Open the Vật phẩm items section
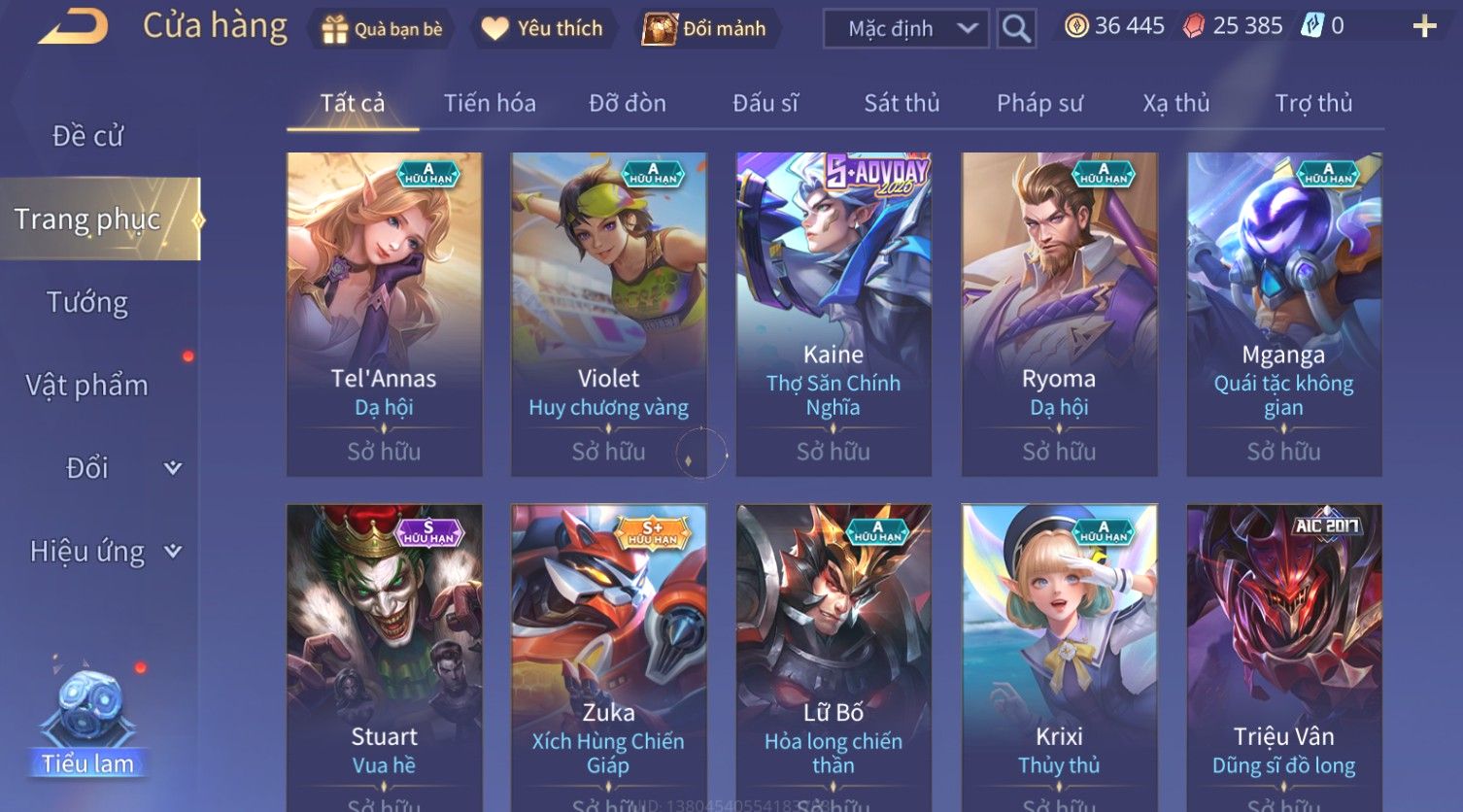This screenshot has width=1463, height=812. pos(87,386)
